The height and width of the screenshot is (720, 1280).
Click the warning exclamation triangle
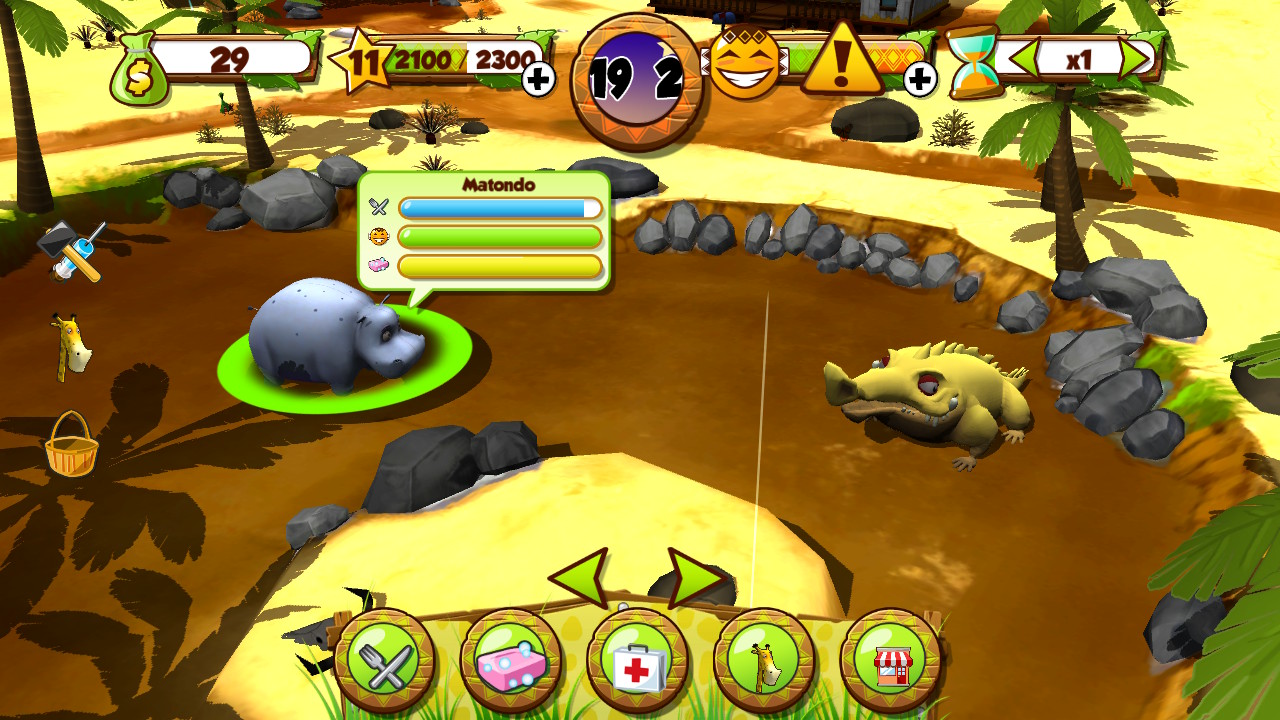pos(845,62)
